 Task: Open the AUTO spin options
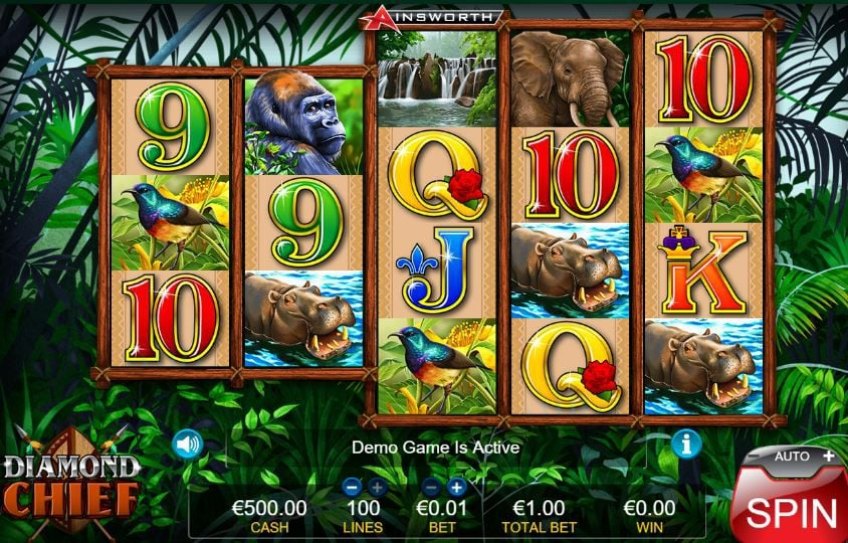click(x=799, y=456)
